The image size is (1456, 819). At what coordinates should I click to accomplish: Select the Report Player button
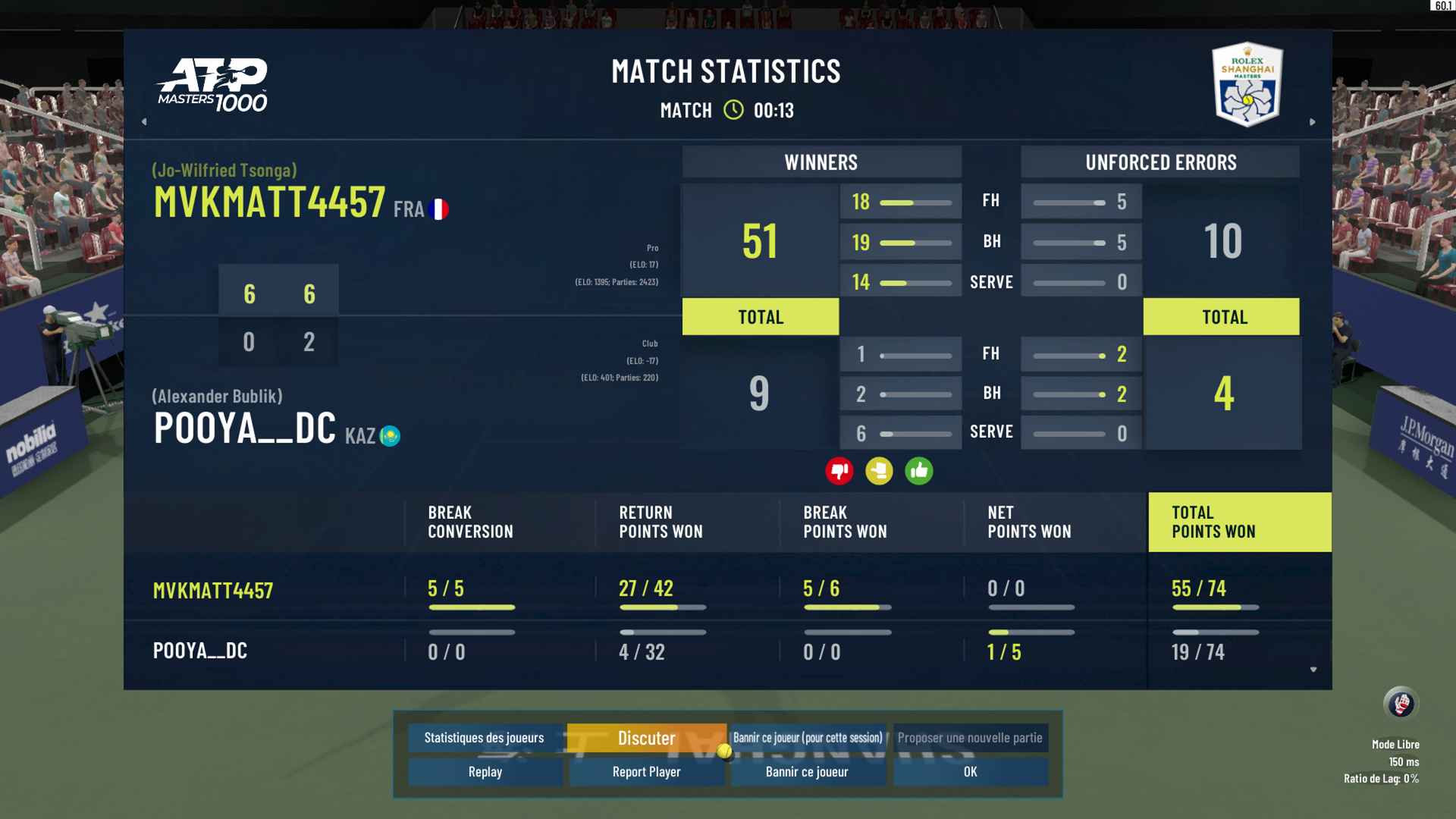coord(646,772)
